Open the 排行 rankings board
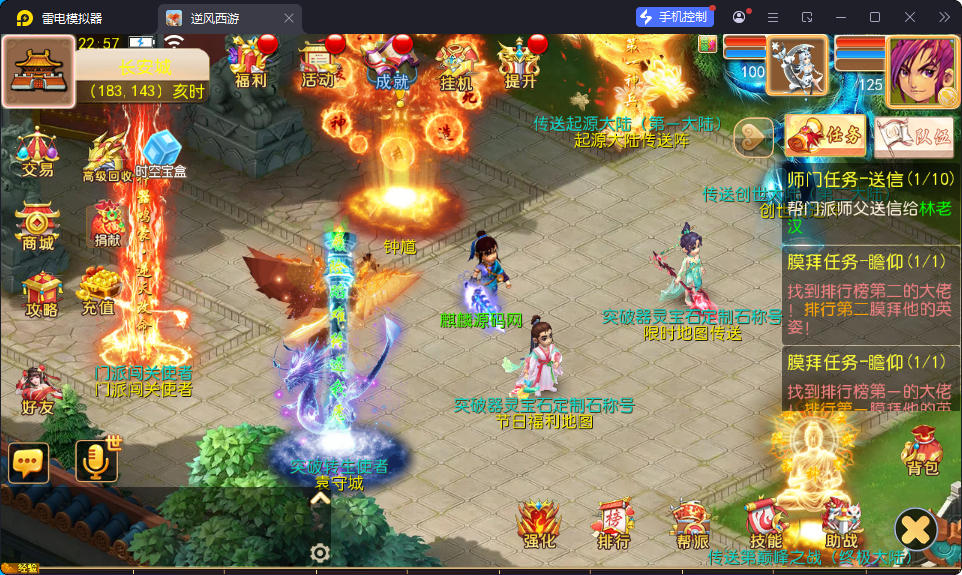This screenshot has width=962, height=575. 613,525
